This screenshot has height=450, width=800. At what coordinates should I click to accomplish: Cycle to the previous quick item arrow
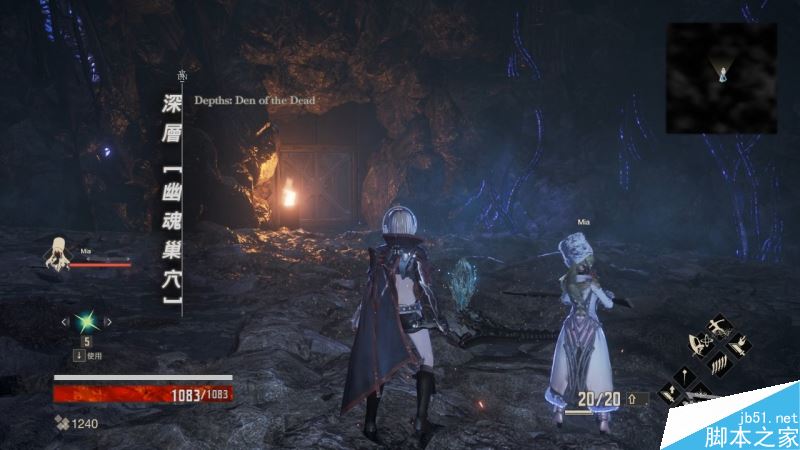65,322
